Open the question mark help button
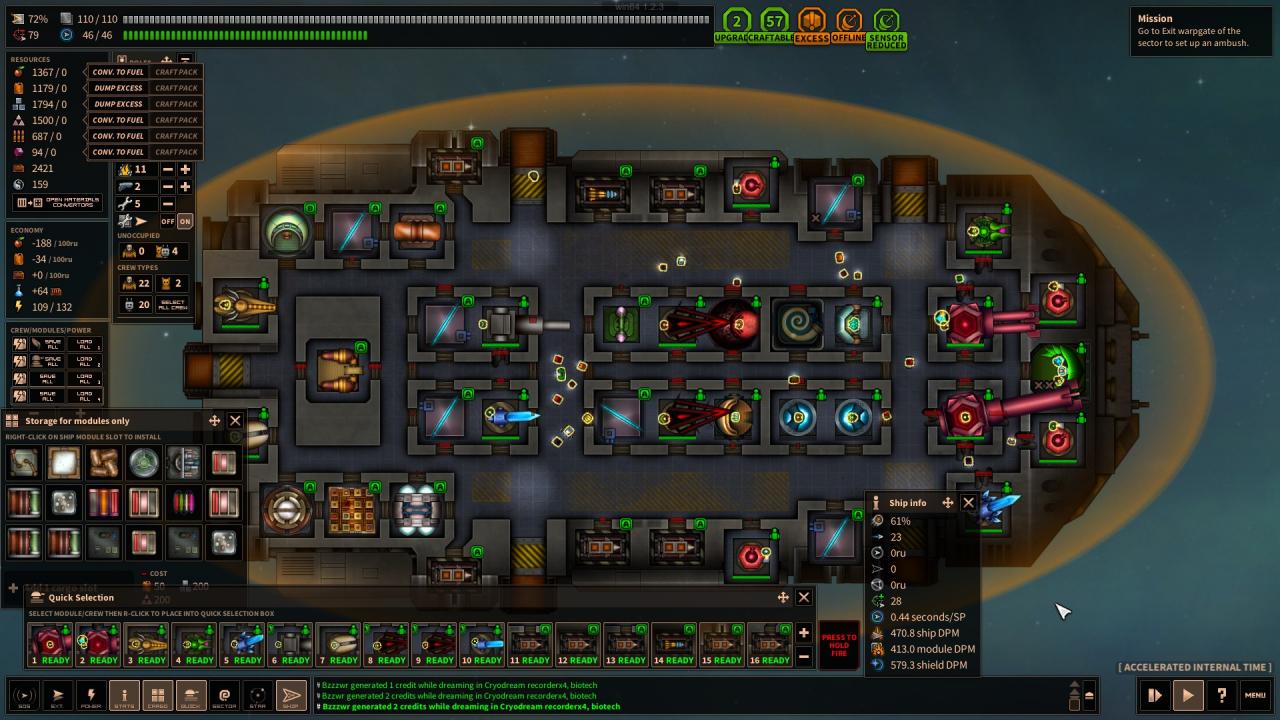 point(1221,695)
